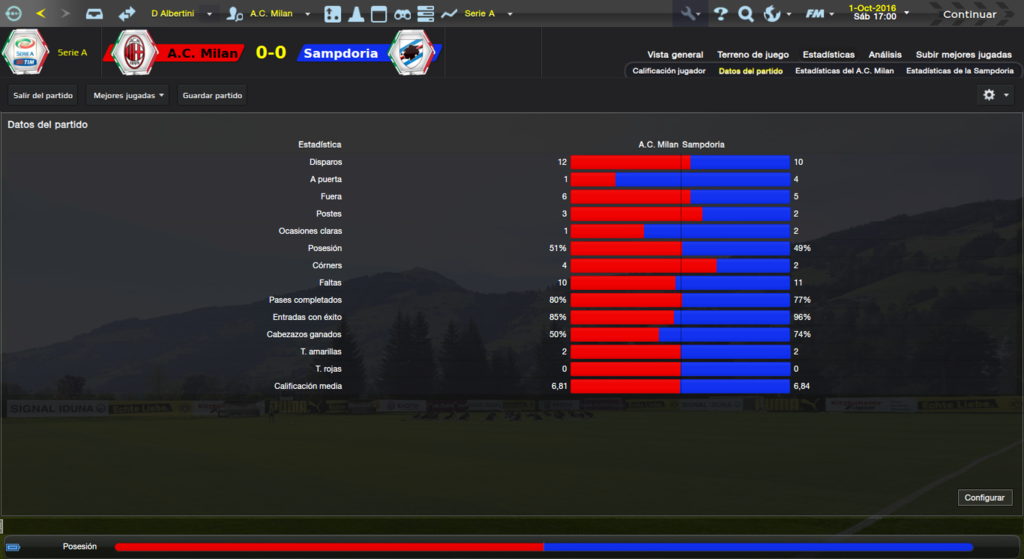View Estadísticas del A.C. Milan
Screen dimensions: 1024x559
[844, 71]
